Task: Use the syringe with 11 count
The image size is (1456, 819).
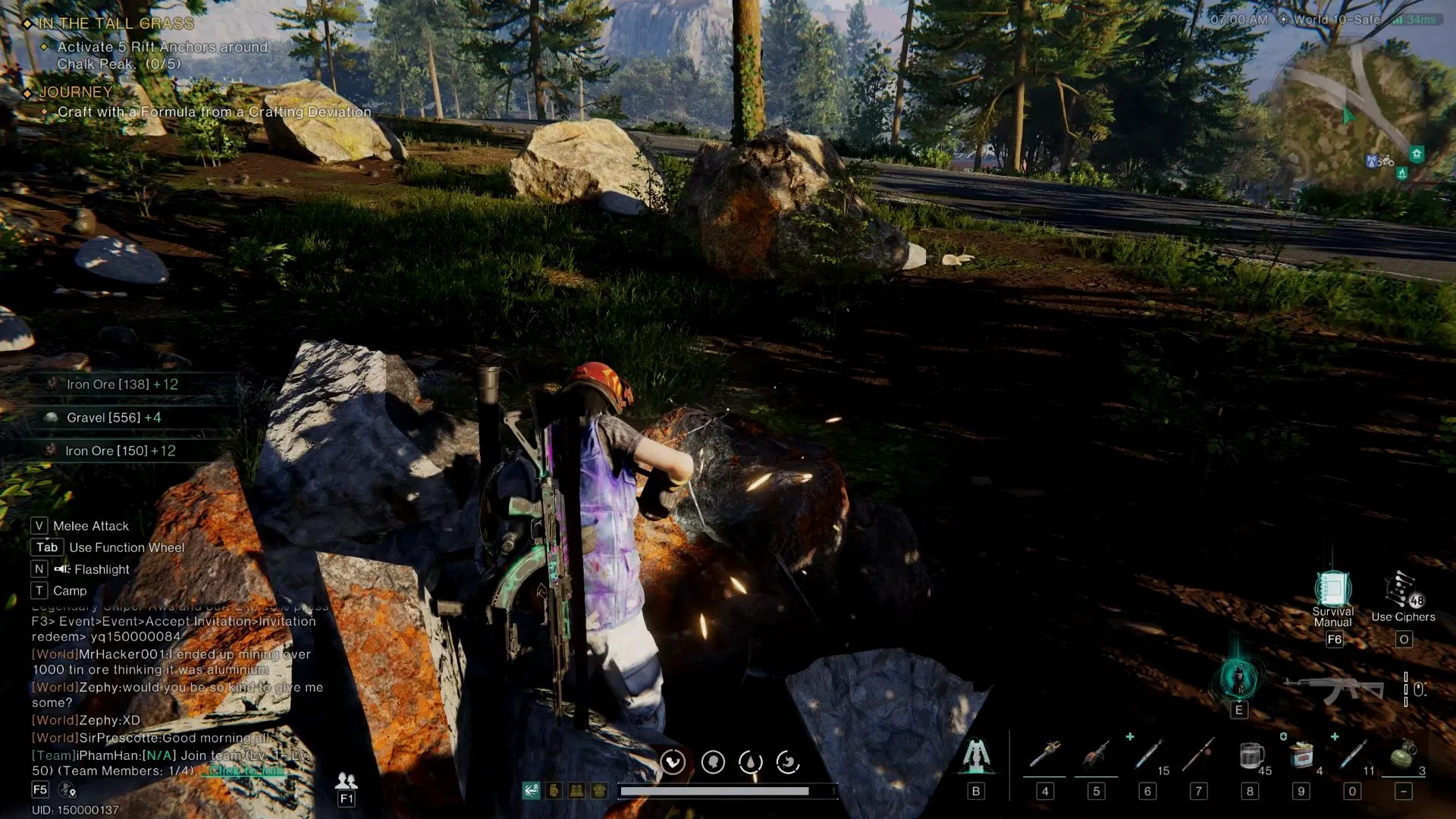Action: pos(1352,755)
